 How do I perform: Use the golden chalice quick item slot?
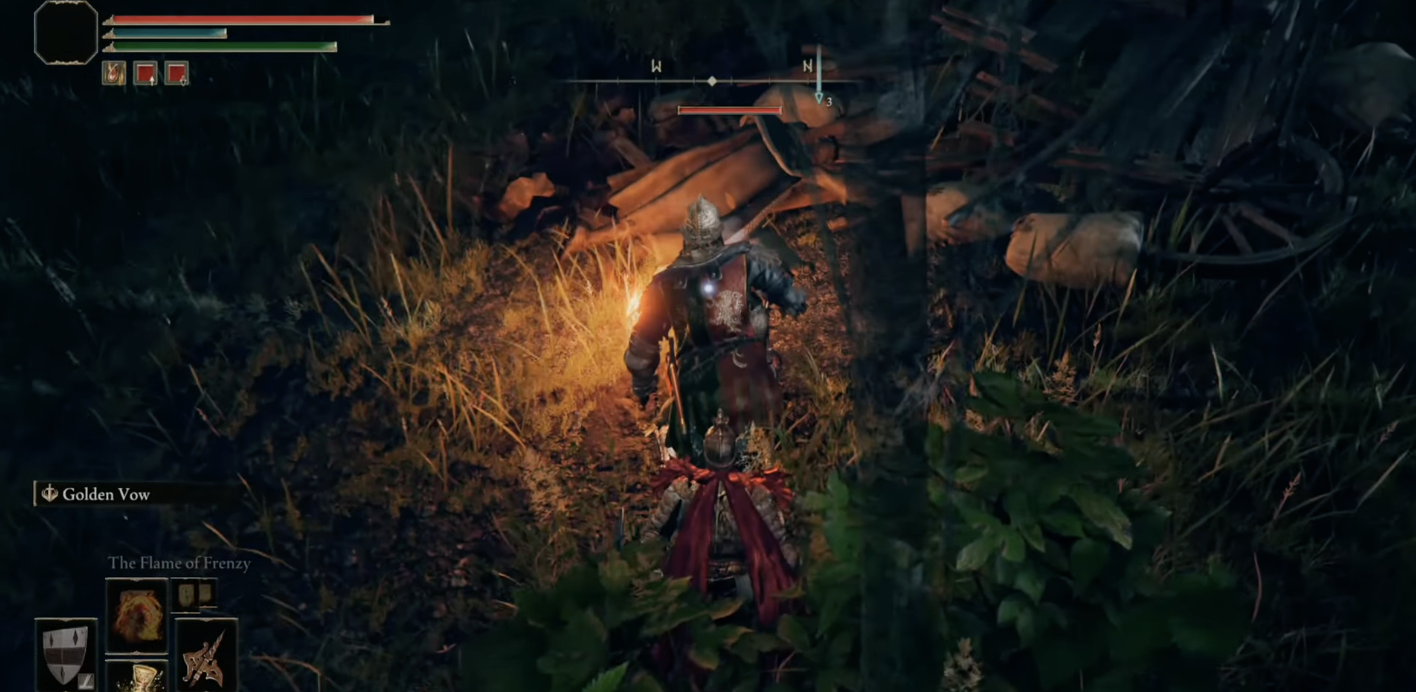click(137, 677)
